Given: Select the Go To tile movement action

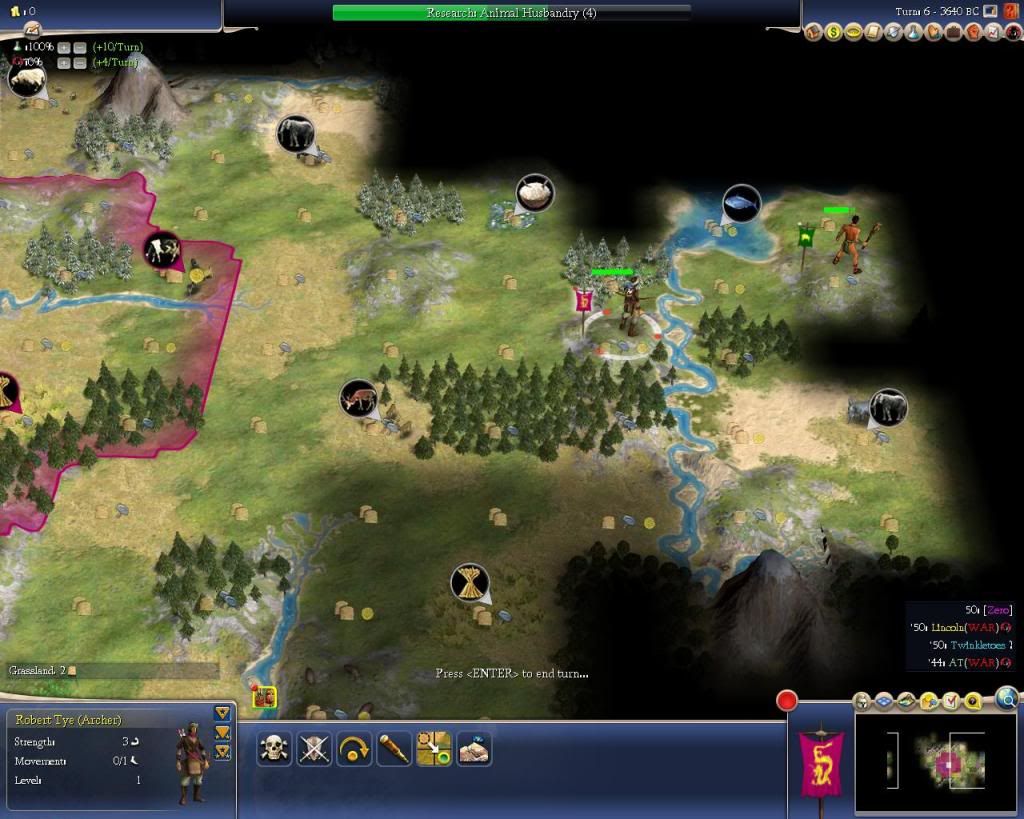Looking at the screenshot, I should (x=434, y=748).
